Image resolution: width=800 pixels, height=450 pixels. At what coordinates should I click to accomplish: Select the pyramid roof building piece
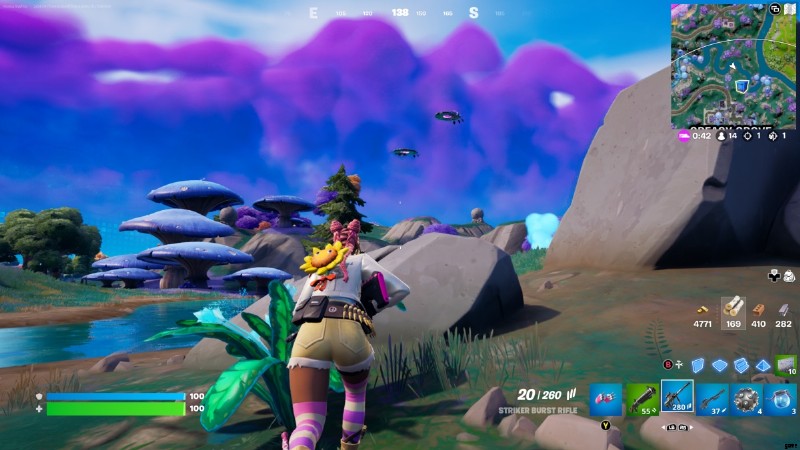[x=762, y=365]
